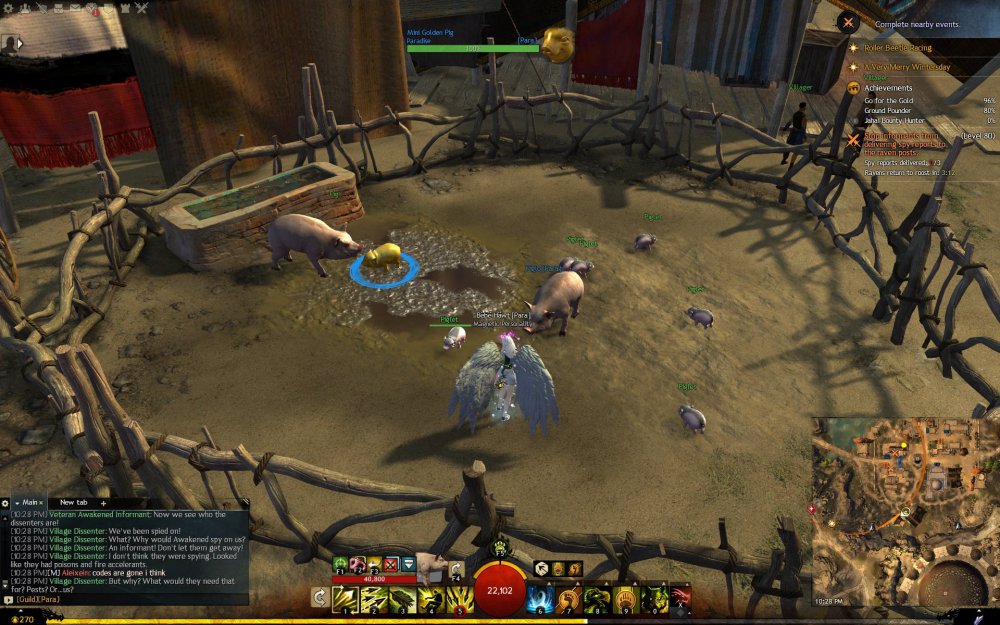
Task: Add a new chat tab with plus
Action: click(103, 502)
